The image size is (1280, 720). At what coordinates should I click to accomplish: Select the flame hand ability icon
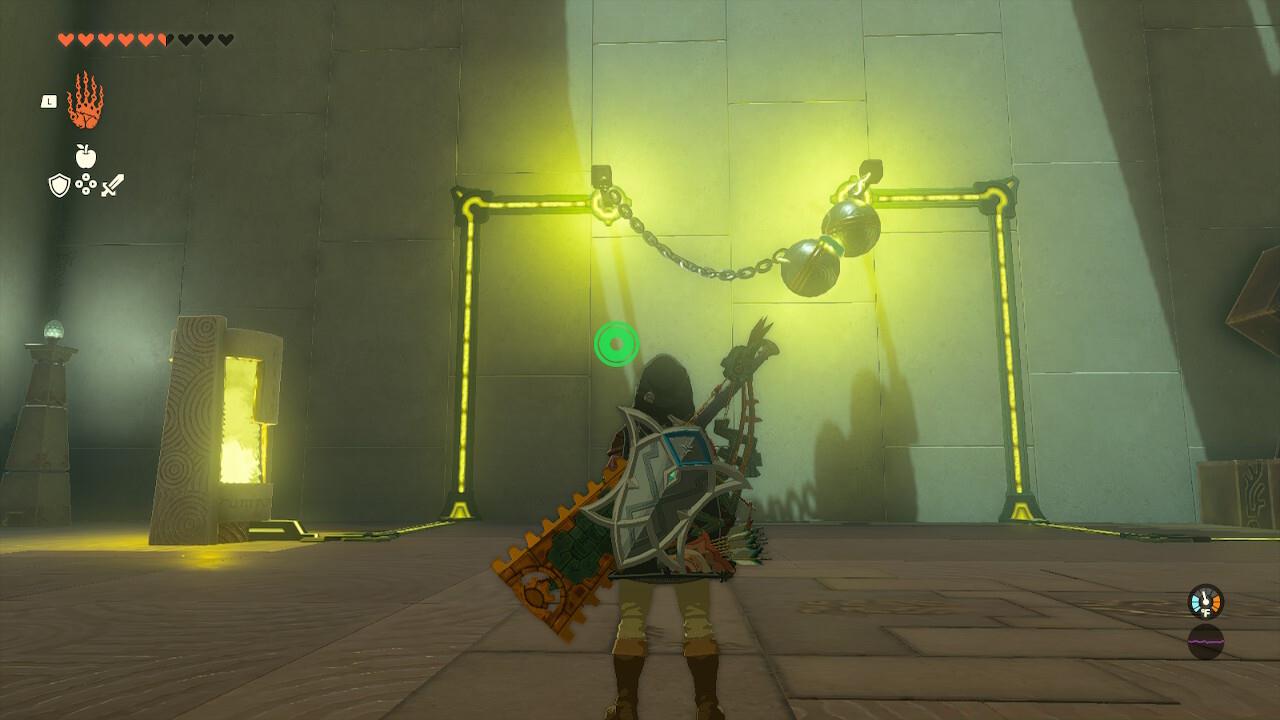point(85,100)
